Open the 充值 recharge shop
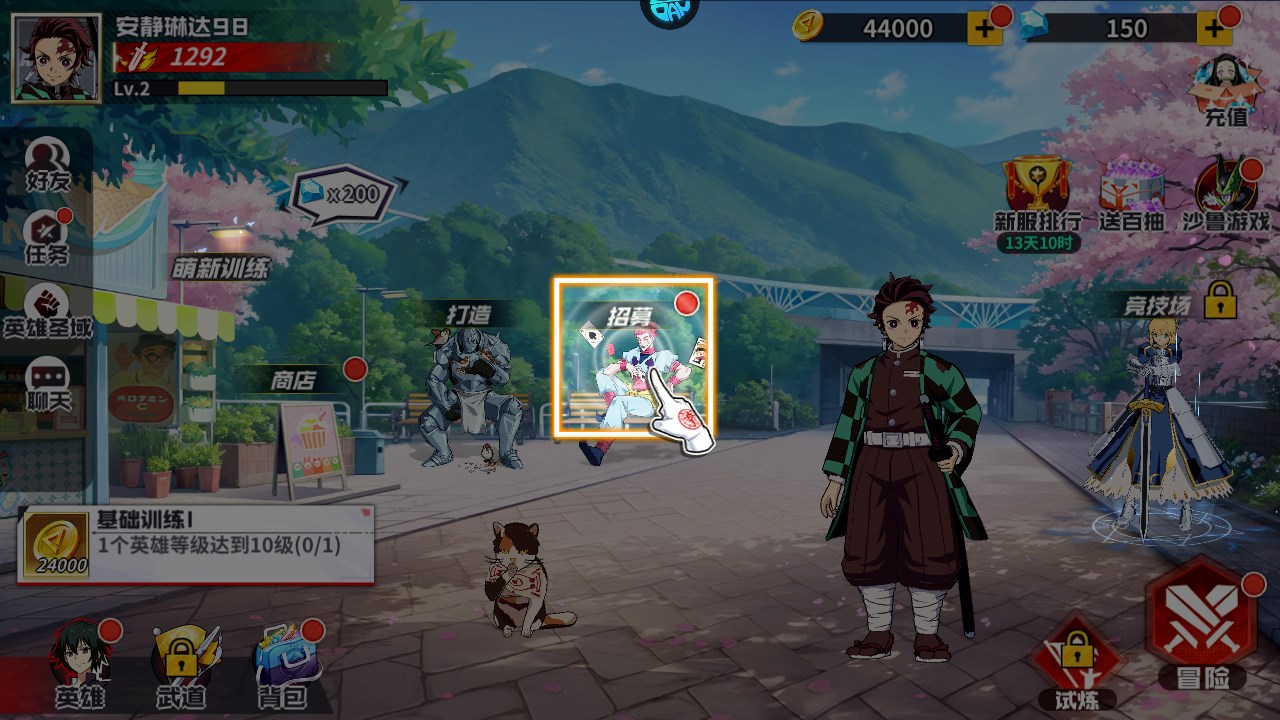Image resolution: width=1280 pixels, height=720 pixels. [1226, 90]
